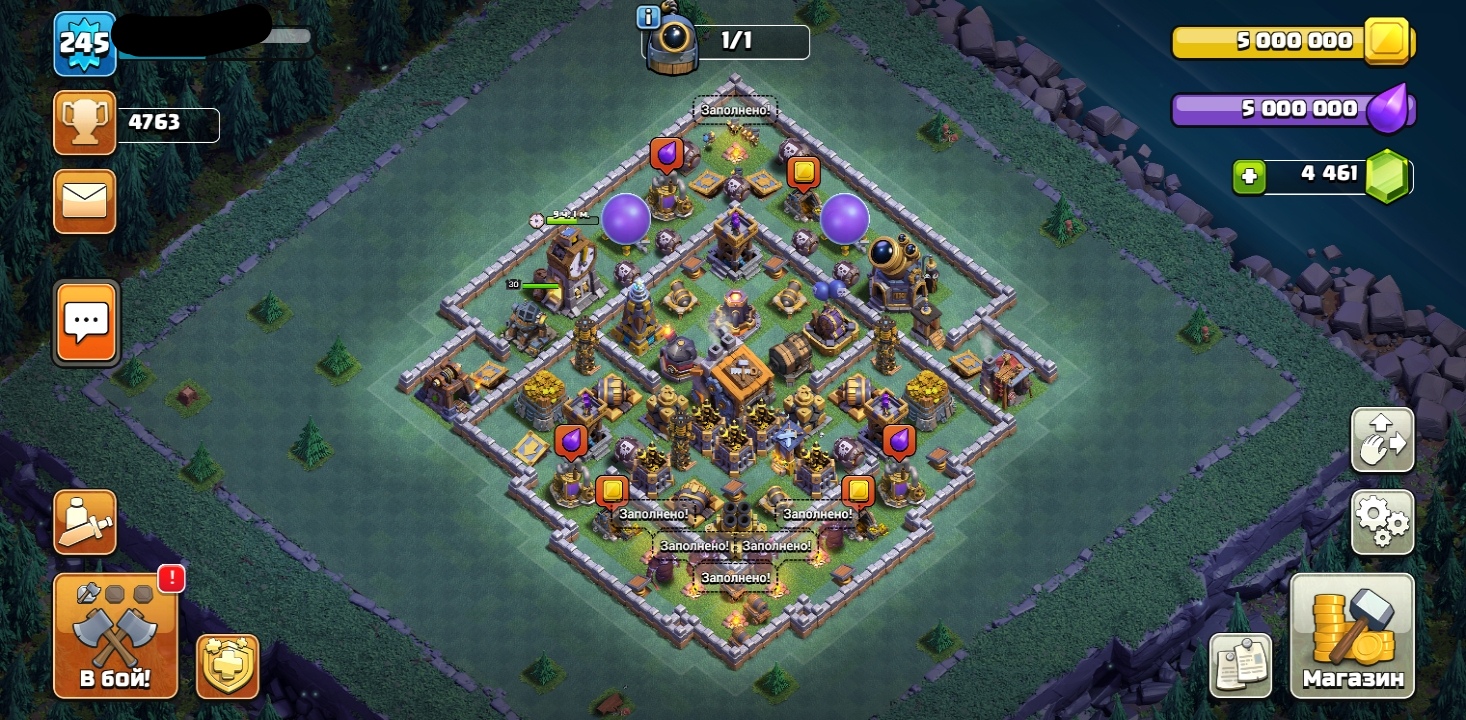Viewport: 1466px width, 720px height.
Task: Open the Магазин shop
Action: [x=1352, y=636]
